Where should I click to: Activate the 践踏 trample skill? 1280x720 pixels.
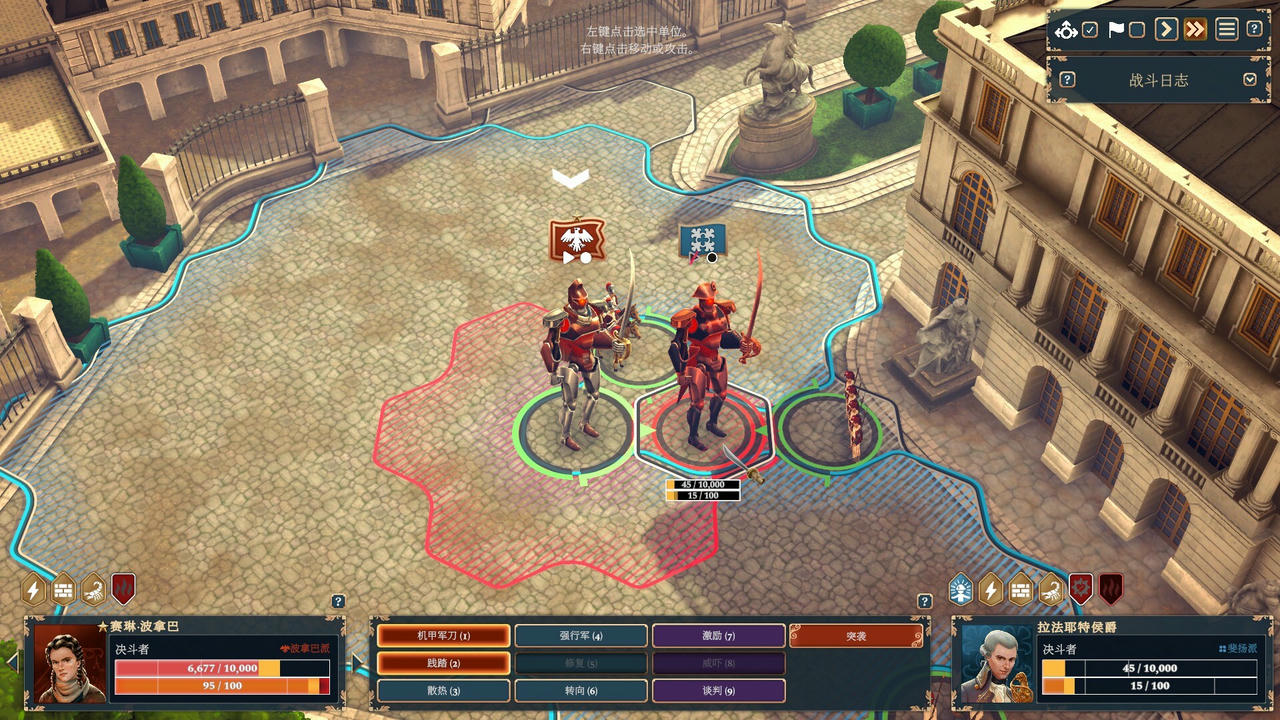[x=444, y=663]
